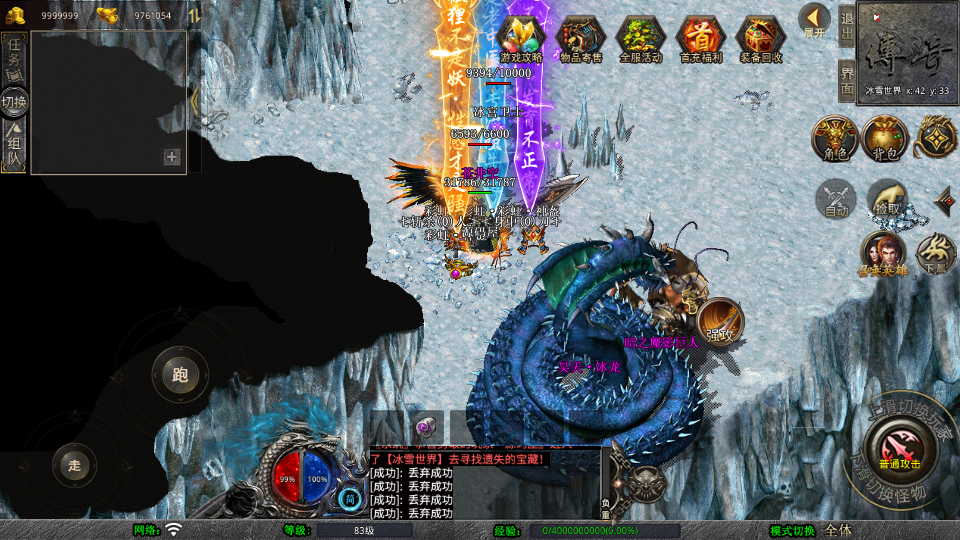Image resolution: width=960 pixels, height=540 pixels.
Task: Click the plus button in quest panel
Action: pos(172,157)
